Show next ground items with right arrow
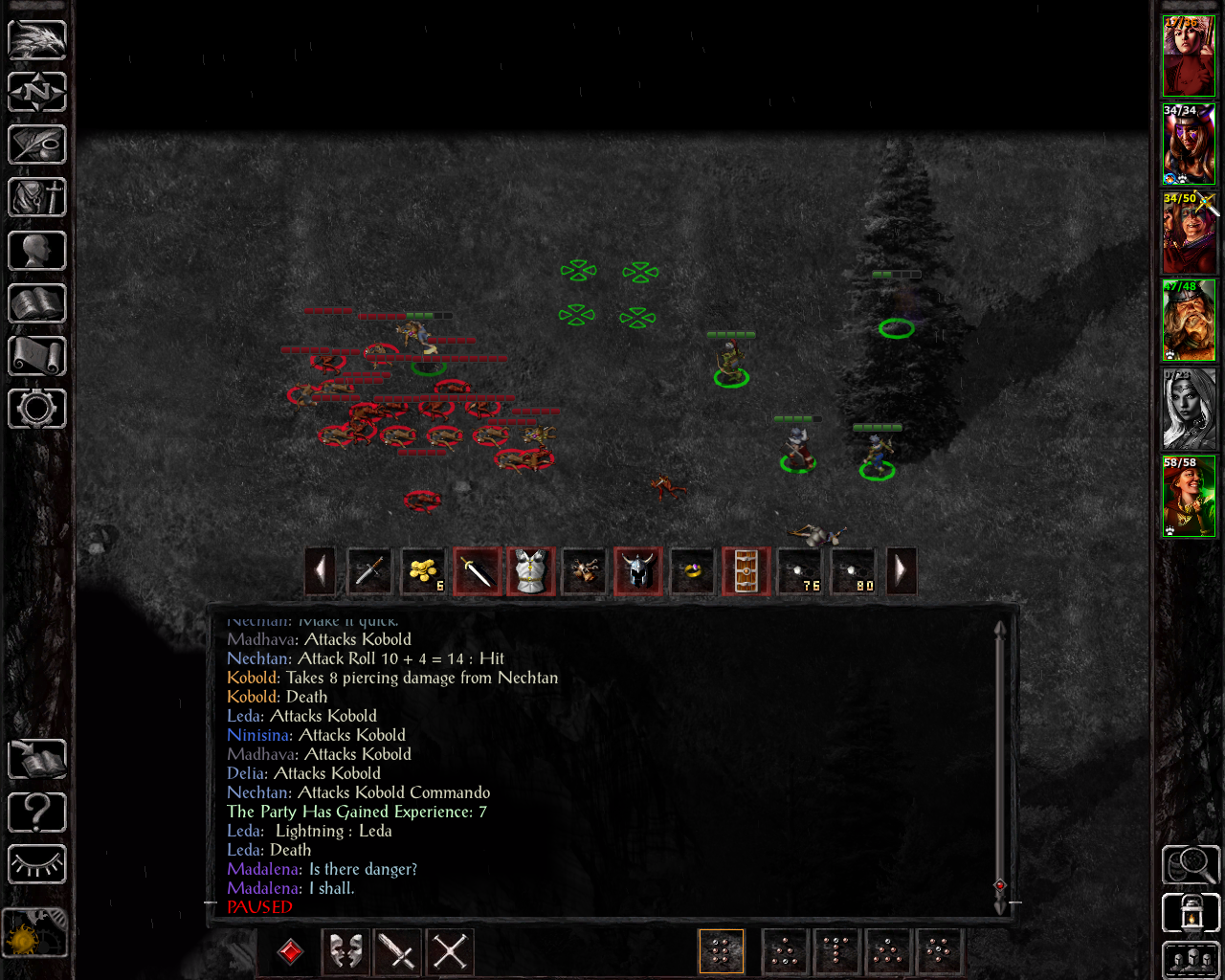The height and width of the screenshot is (980, 1225). [901, 571]
